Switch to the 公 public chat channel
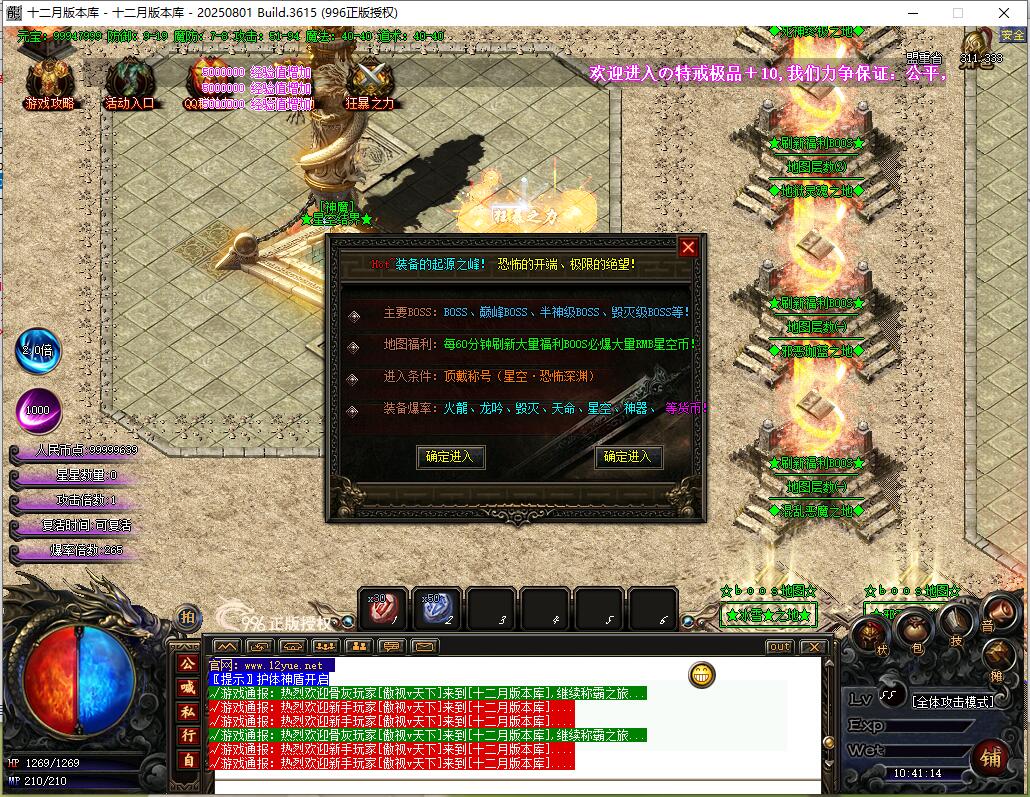 (x=187, y=663)
